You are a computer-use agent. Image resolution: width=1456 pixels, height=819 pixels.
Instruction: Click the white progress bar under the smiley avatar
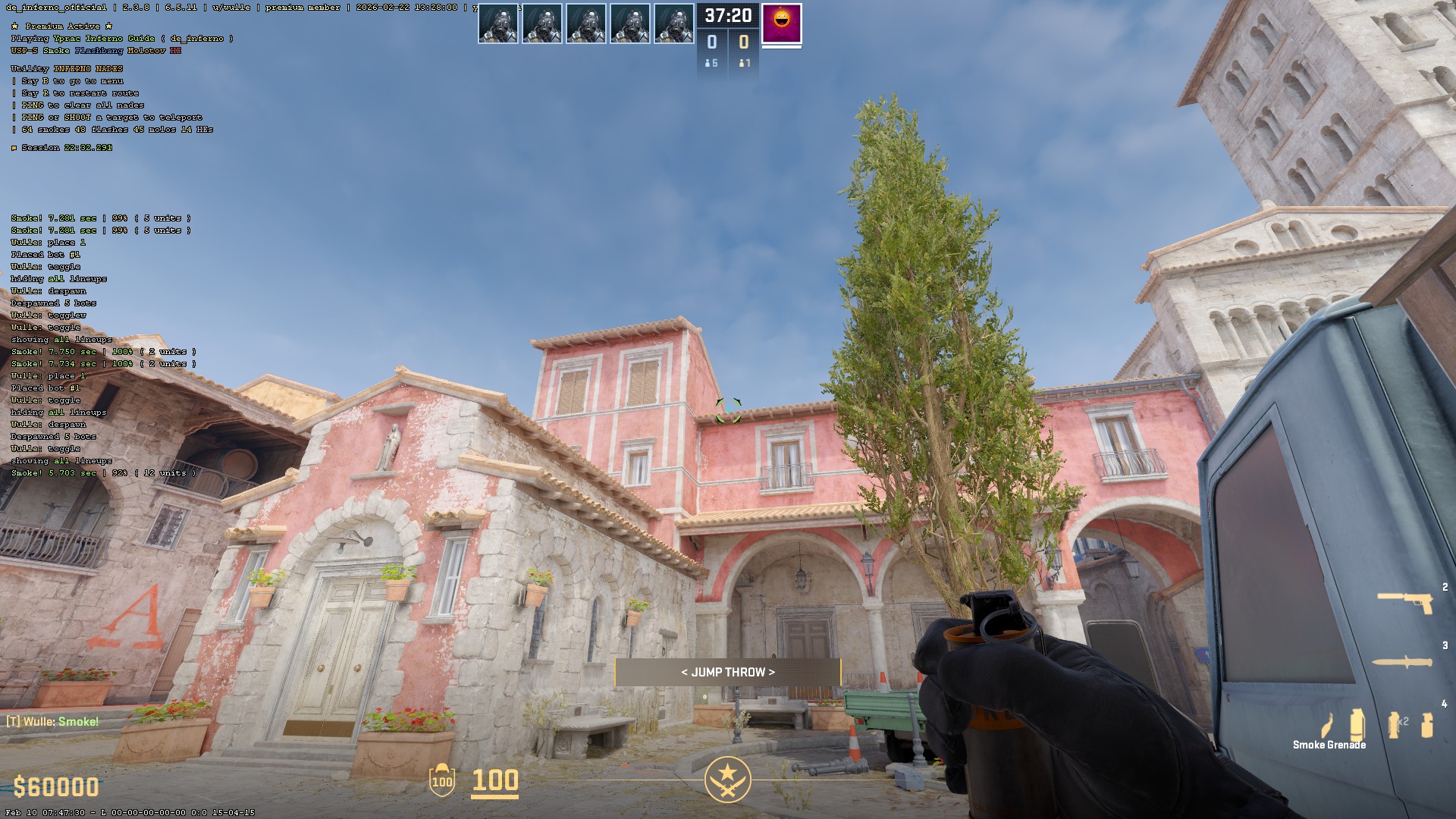point(780,47)
